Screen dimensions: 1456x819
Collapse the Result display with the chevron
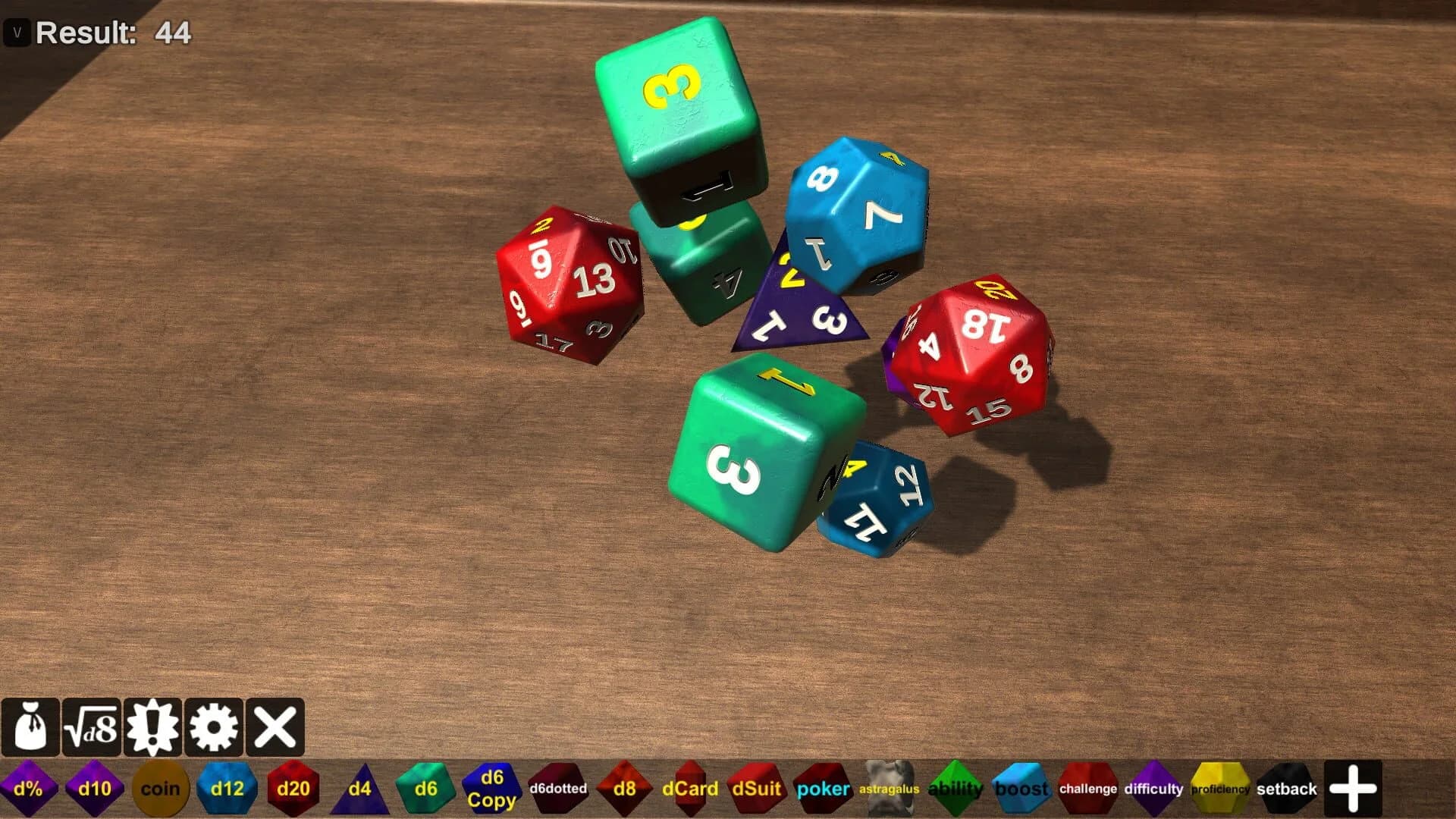[17, 33]
